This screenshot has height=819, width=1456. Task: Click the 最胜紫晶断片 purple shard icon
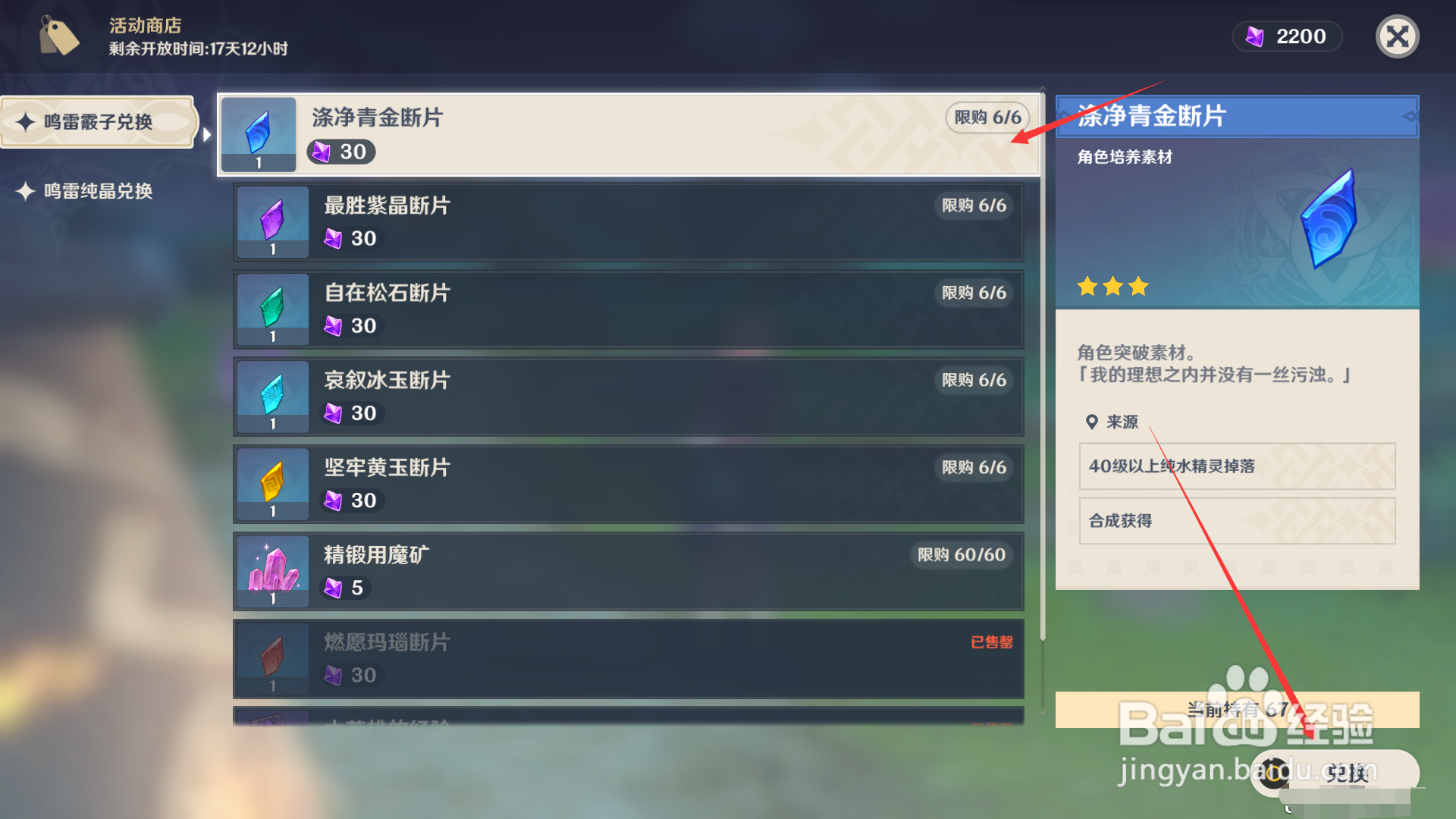point(271,221)
